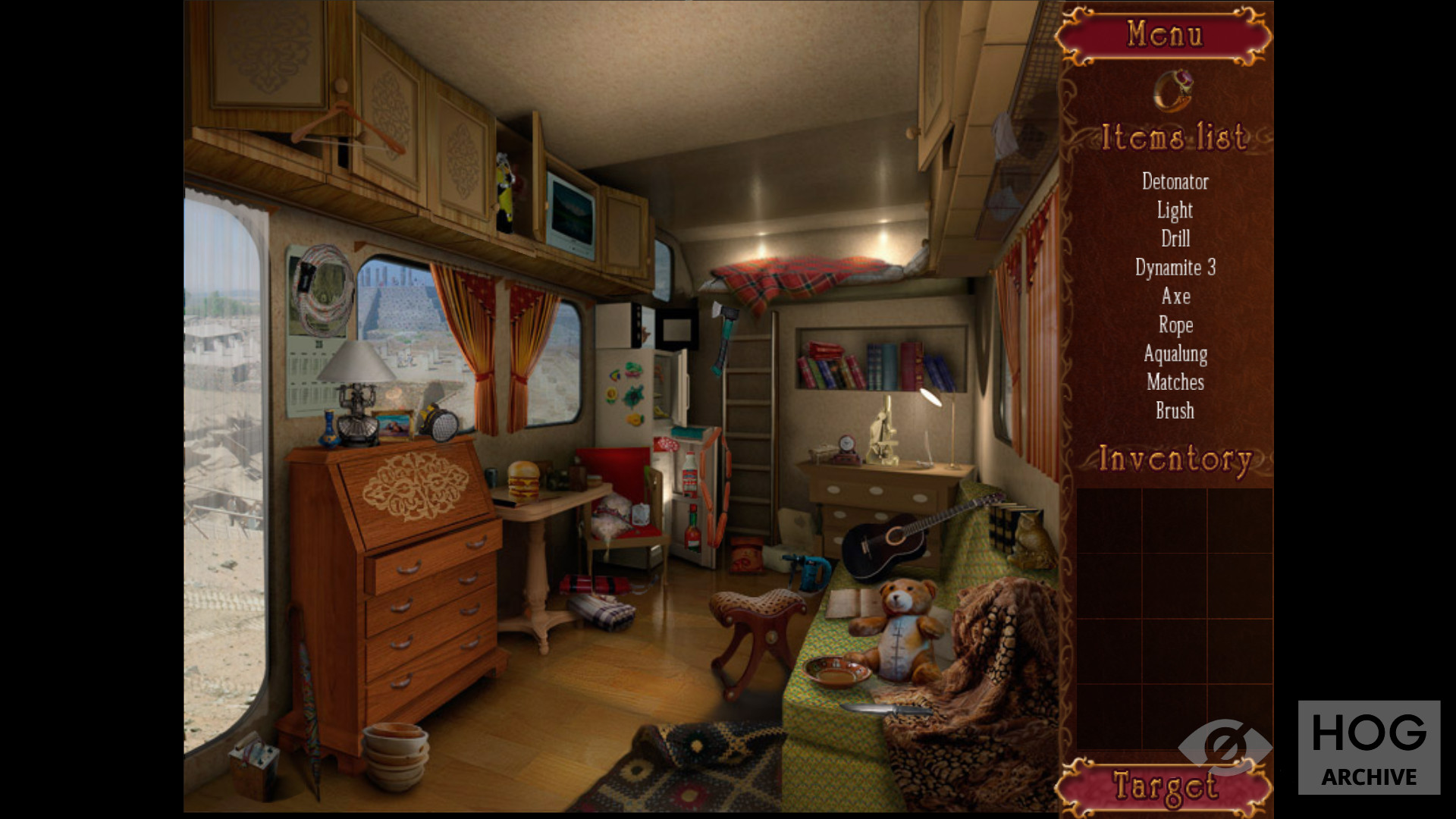Image resolution: width=1456 pixels, height=819 pixels.
Task: Choose Rope from the items list
Action: click(1175, 325)
